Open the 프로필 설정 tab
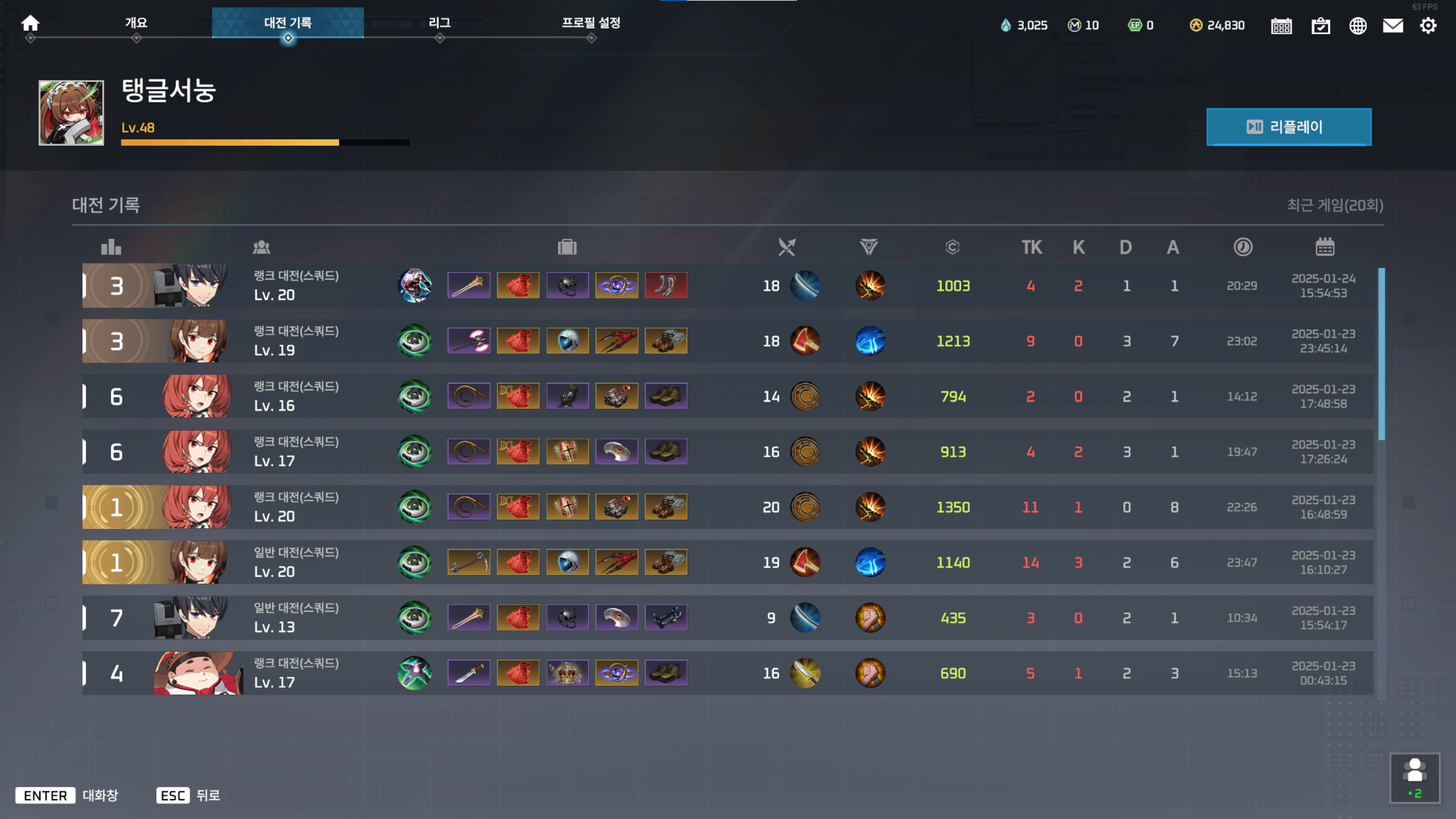Image resolution: width=1456 pixels, height=819 pixels. pos(591,22)
